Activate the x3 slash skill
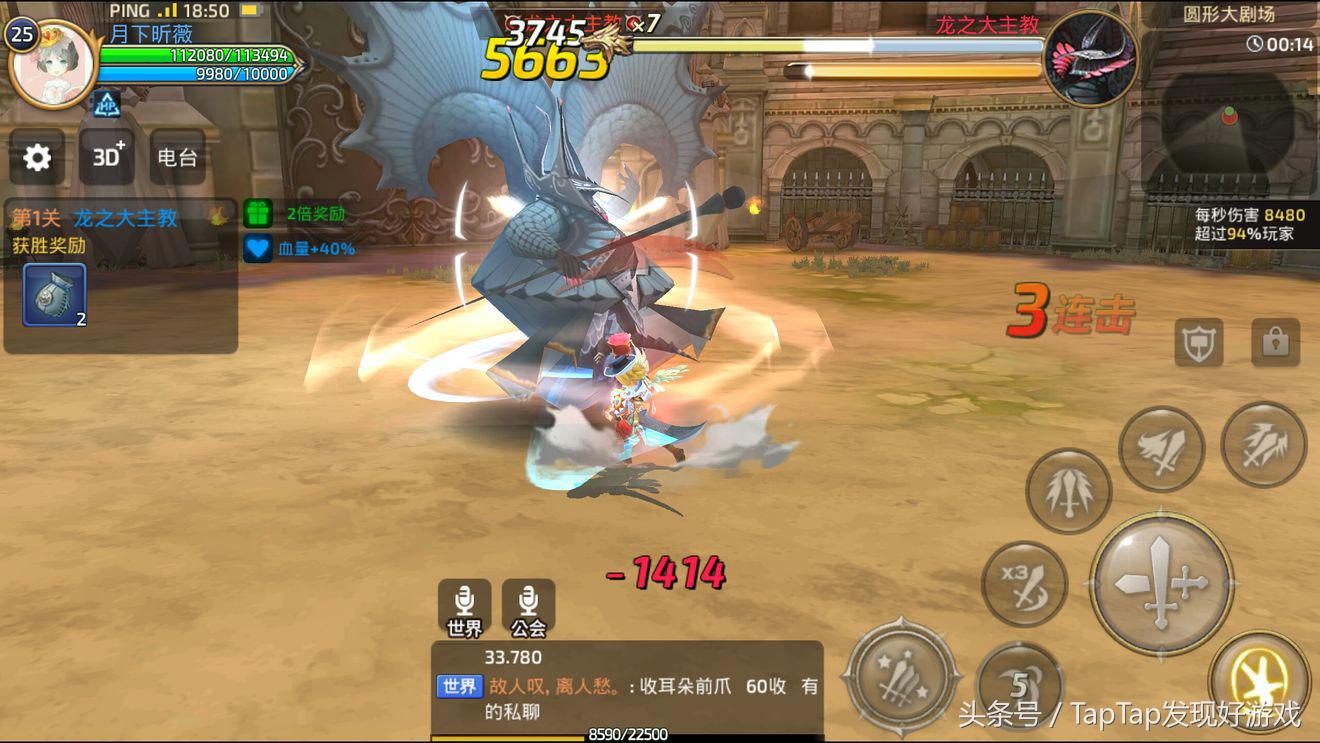Image resolution: width=1320 pixels, height=743 pixels. (1024, 585)
